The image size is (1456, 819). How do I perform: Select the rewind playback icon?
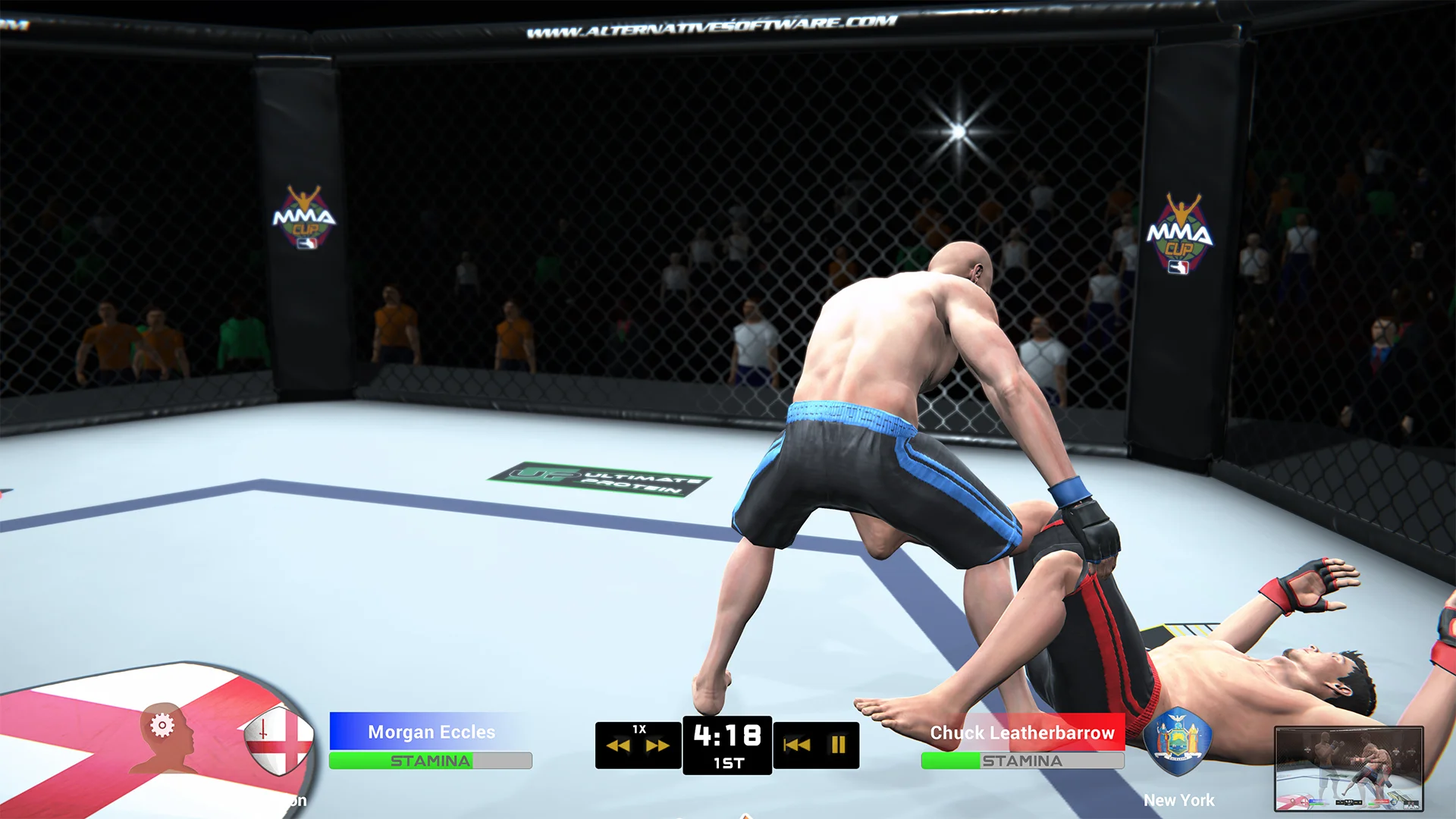pyautogui.click(x=618, y=745)
